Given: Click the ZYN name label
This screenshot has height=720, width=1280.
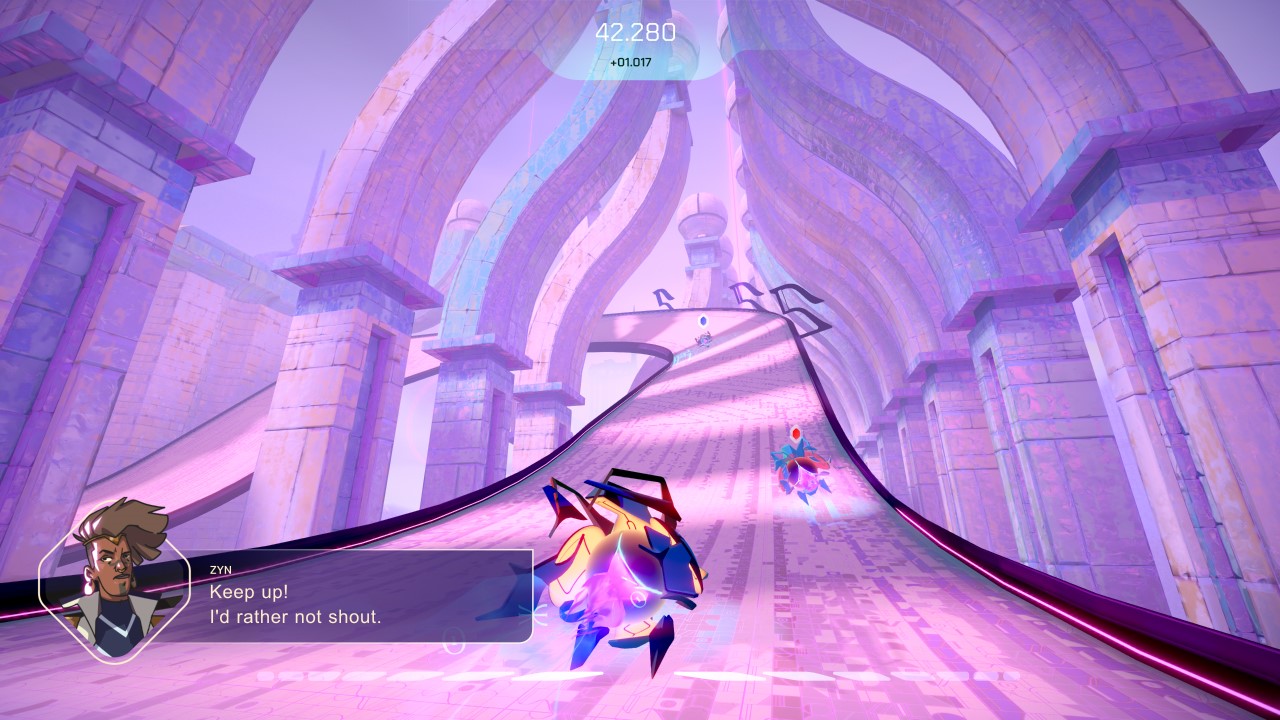Looking at the screenshot, I should click(221, 571).
